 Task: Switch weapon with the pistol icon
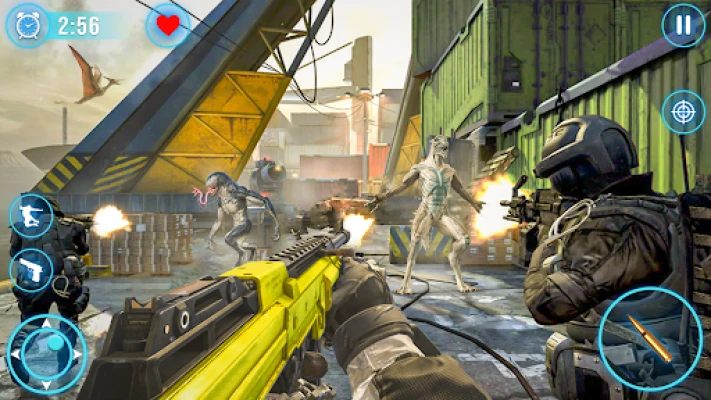pyautogui.click(x=31, y=270)
